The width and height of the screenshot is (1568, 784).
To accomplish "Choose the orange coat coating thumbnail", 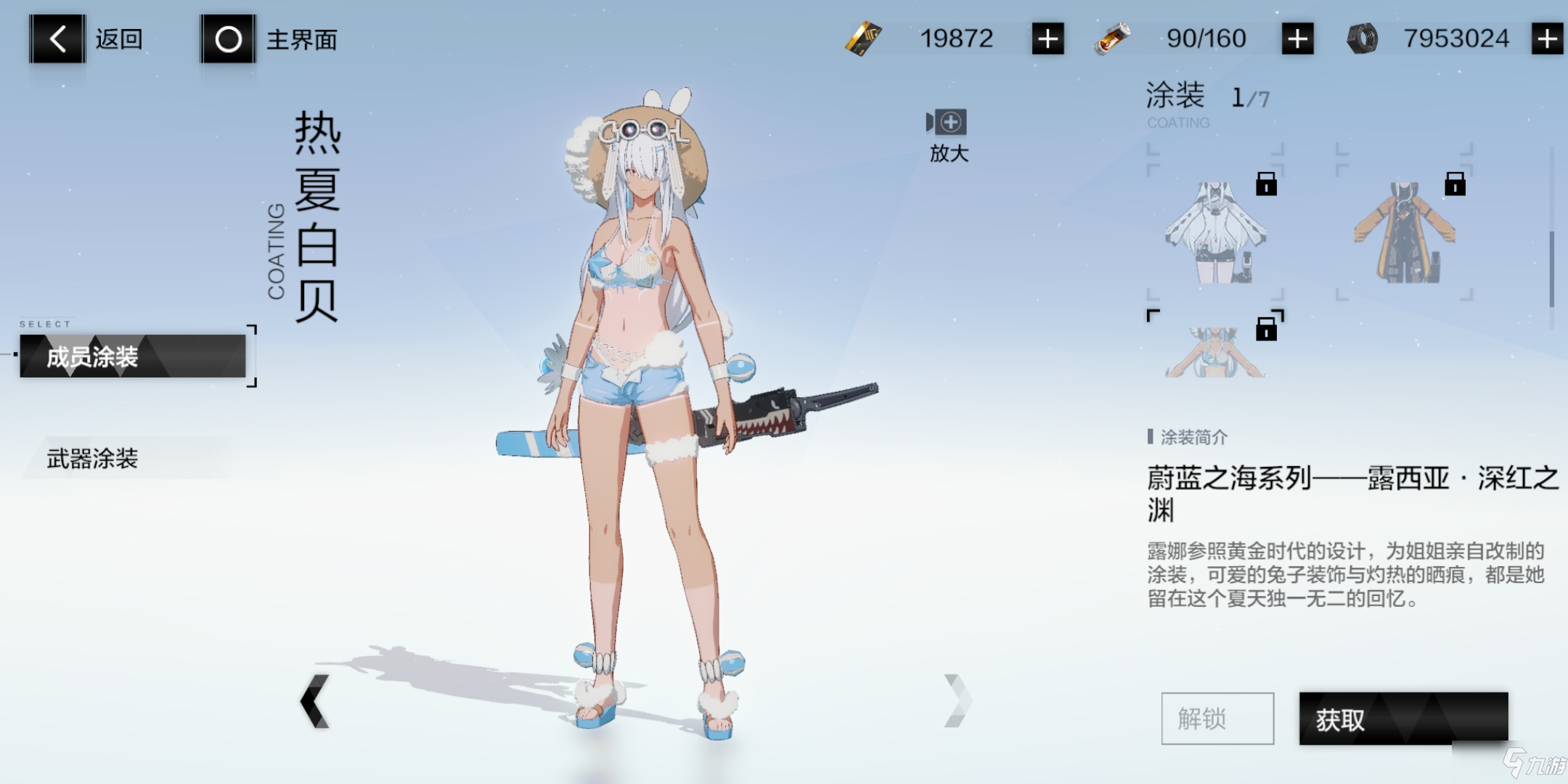I will coord(1405,232).
